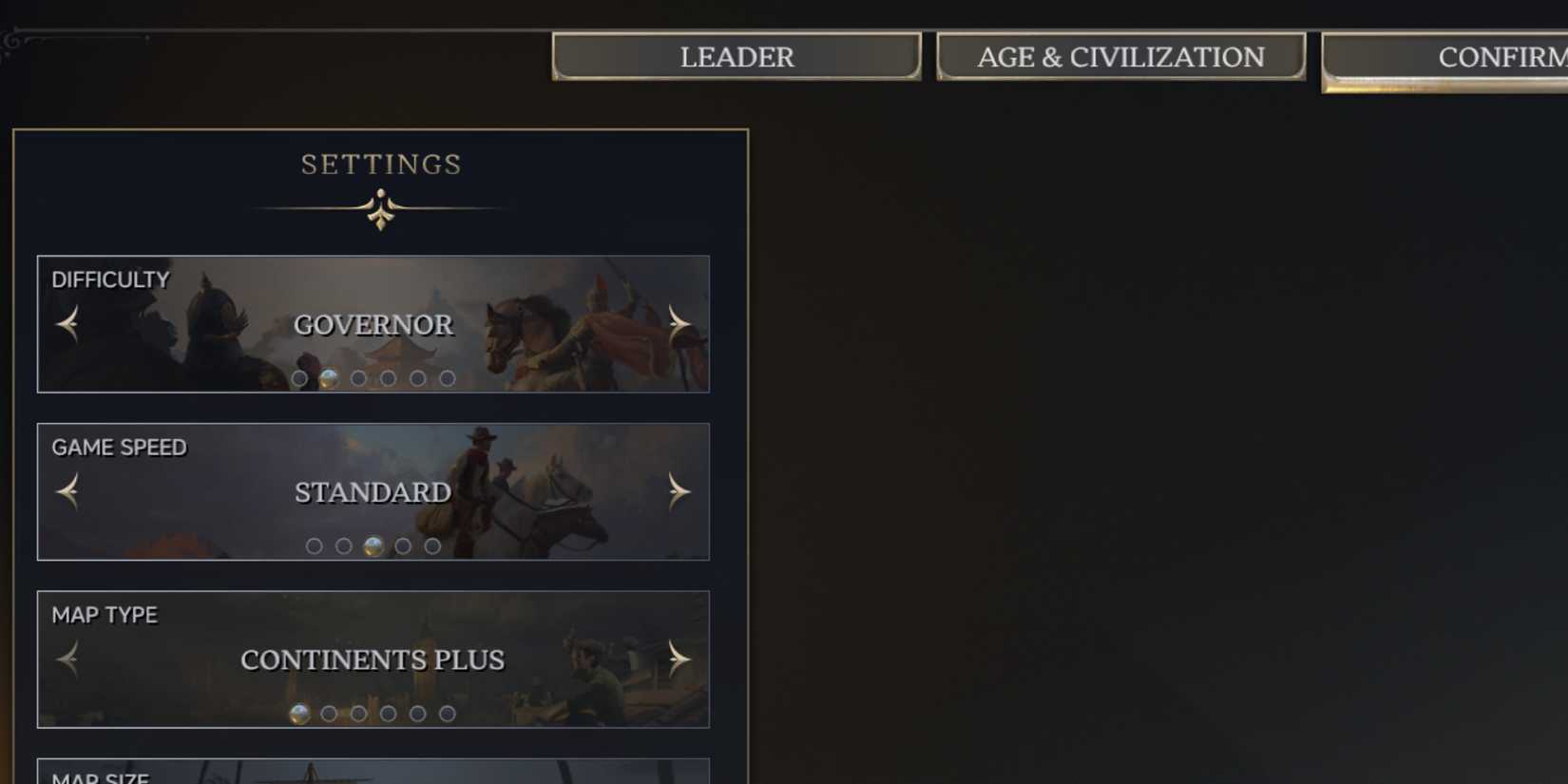Cycle map type backward with the left arrow
1568x784 pixels.
[x=67, y=658]
